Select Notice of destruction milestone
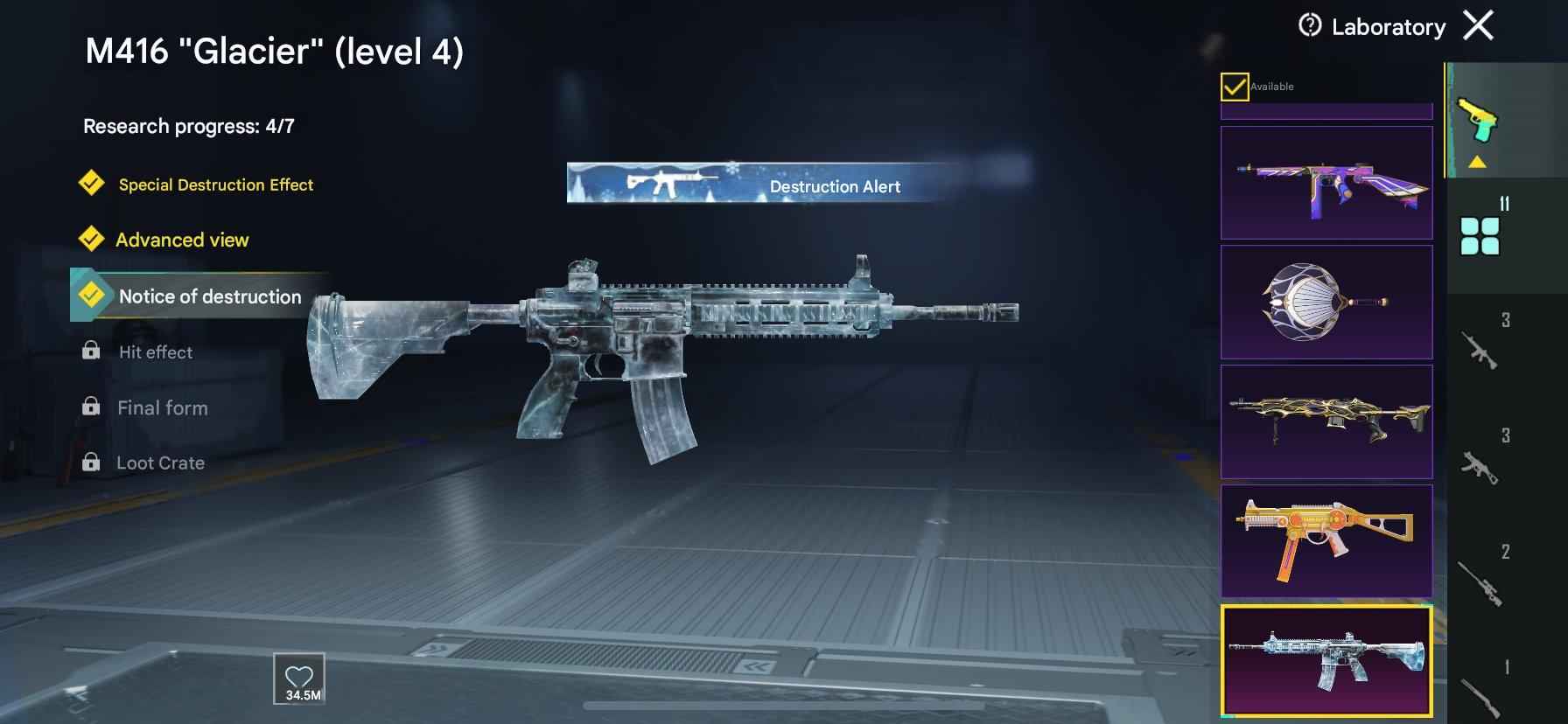Viewport: 1568px width, 724px height. pyautogui.click(x=210, y=296)
